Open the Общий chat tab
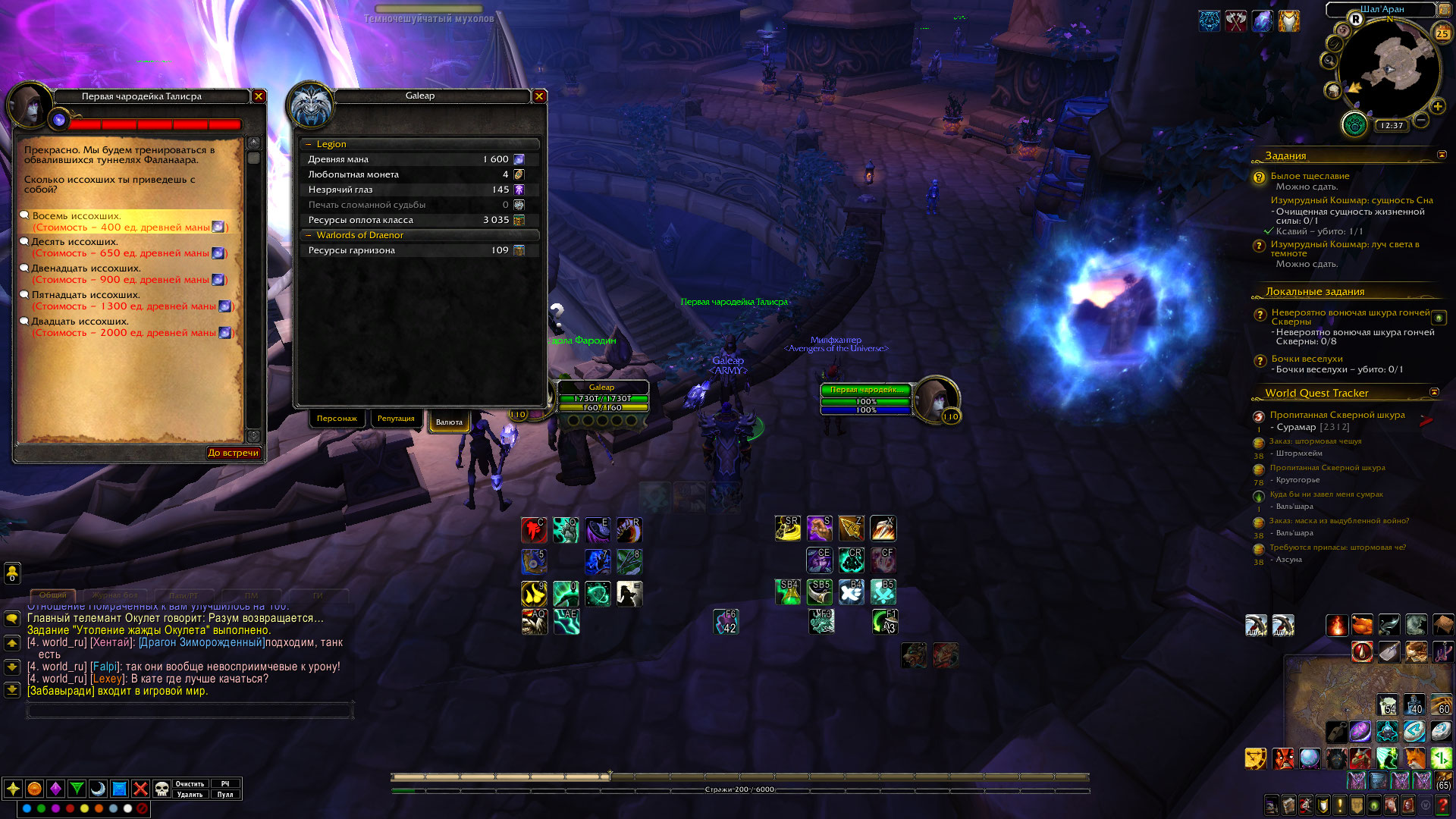 pyautogui.click(x=52, y=595)
